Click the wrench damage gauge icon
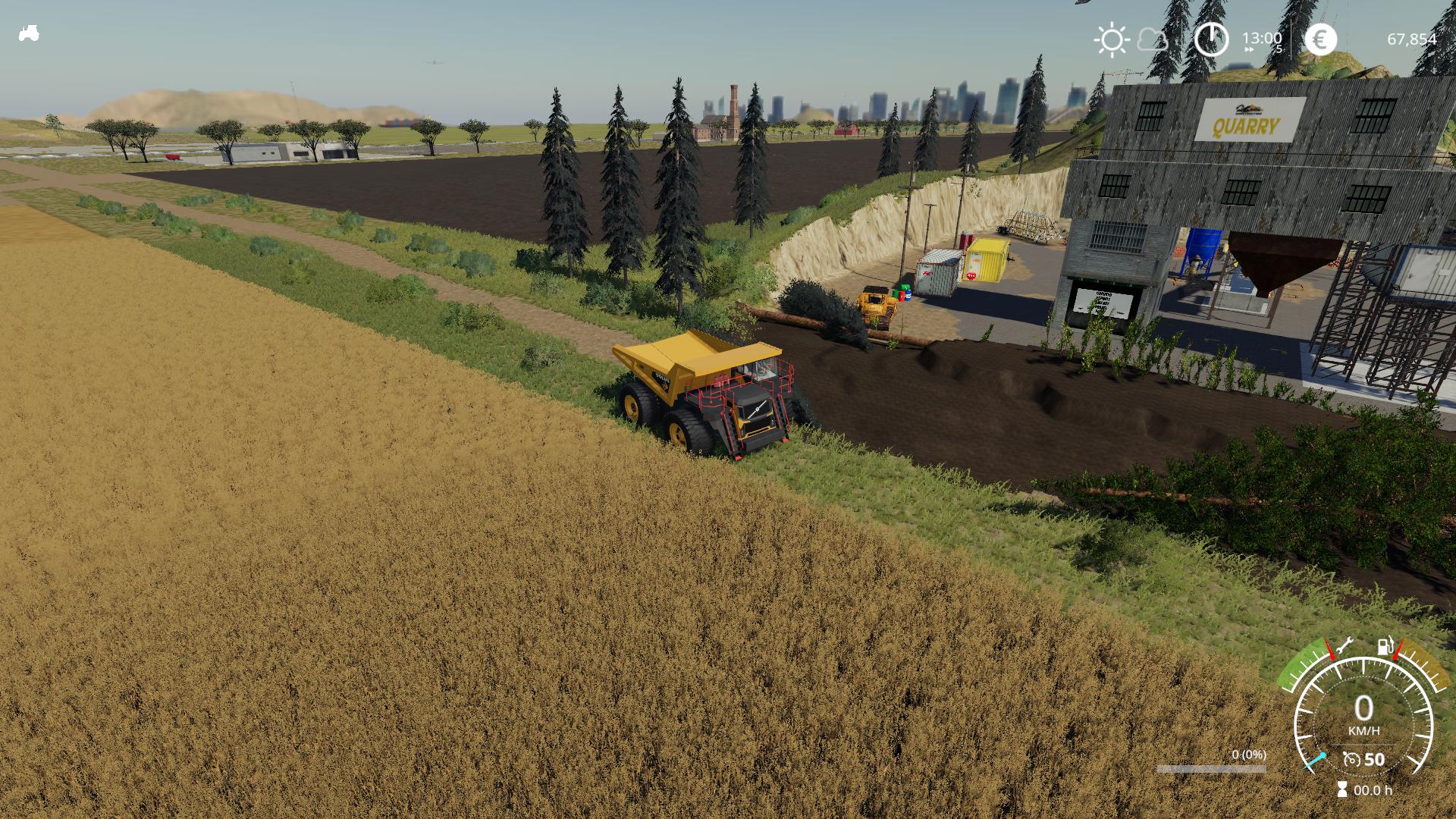 tap(1344, 646)
